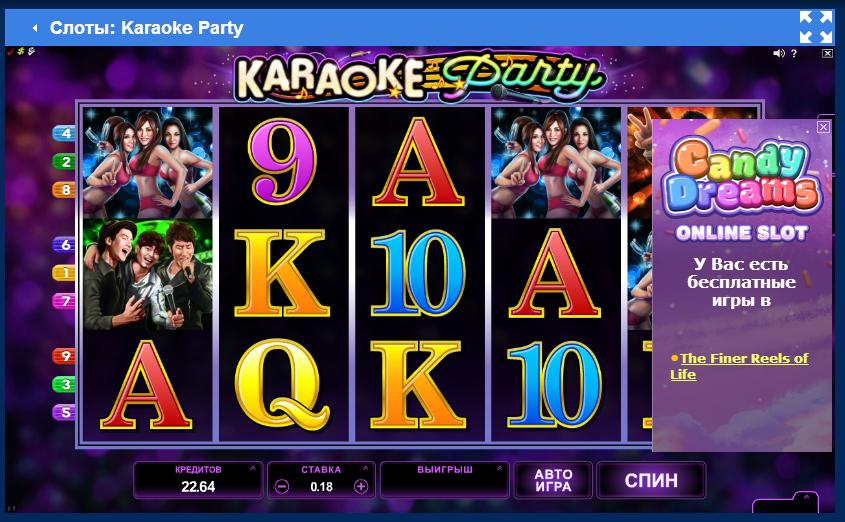
Task: Select payline 2 marker
Action: pyautogui.click(x=65, y=161)
